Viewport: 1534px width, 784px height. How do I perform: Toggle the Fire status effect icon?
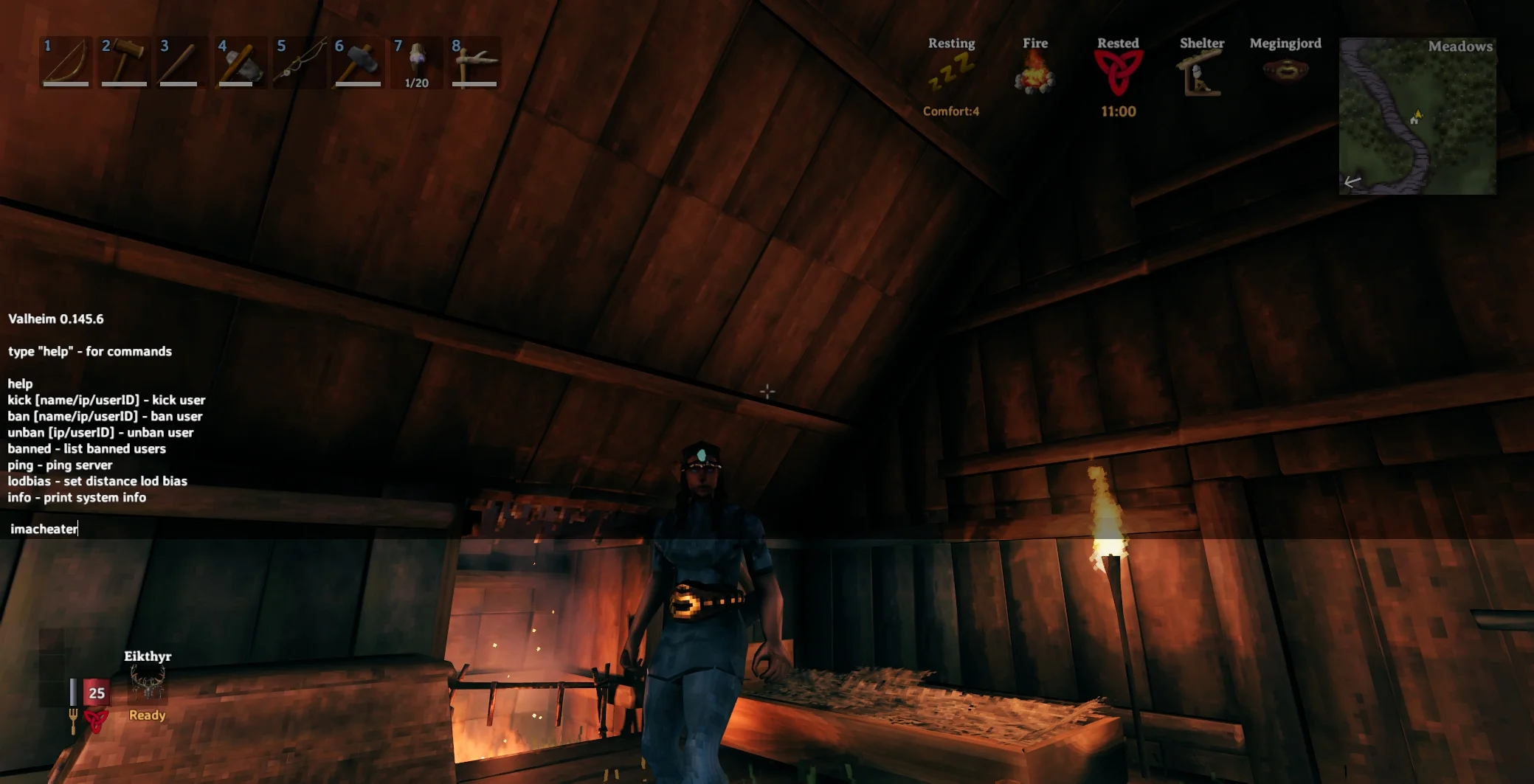pyautogui.click(x=1035, y=74)
